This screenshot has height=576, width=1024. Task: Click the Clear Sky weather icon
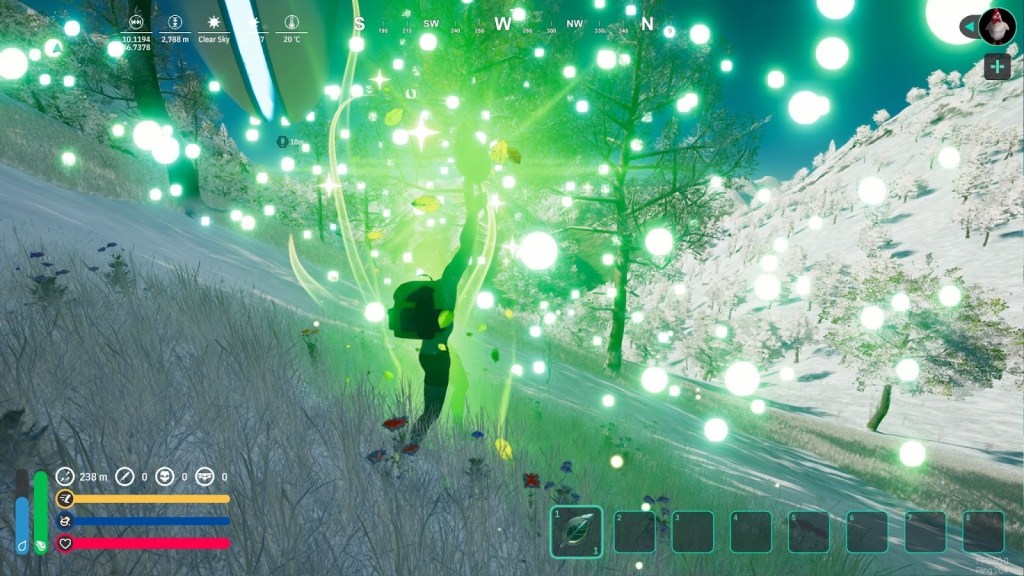(213, 21)
